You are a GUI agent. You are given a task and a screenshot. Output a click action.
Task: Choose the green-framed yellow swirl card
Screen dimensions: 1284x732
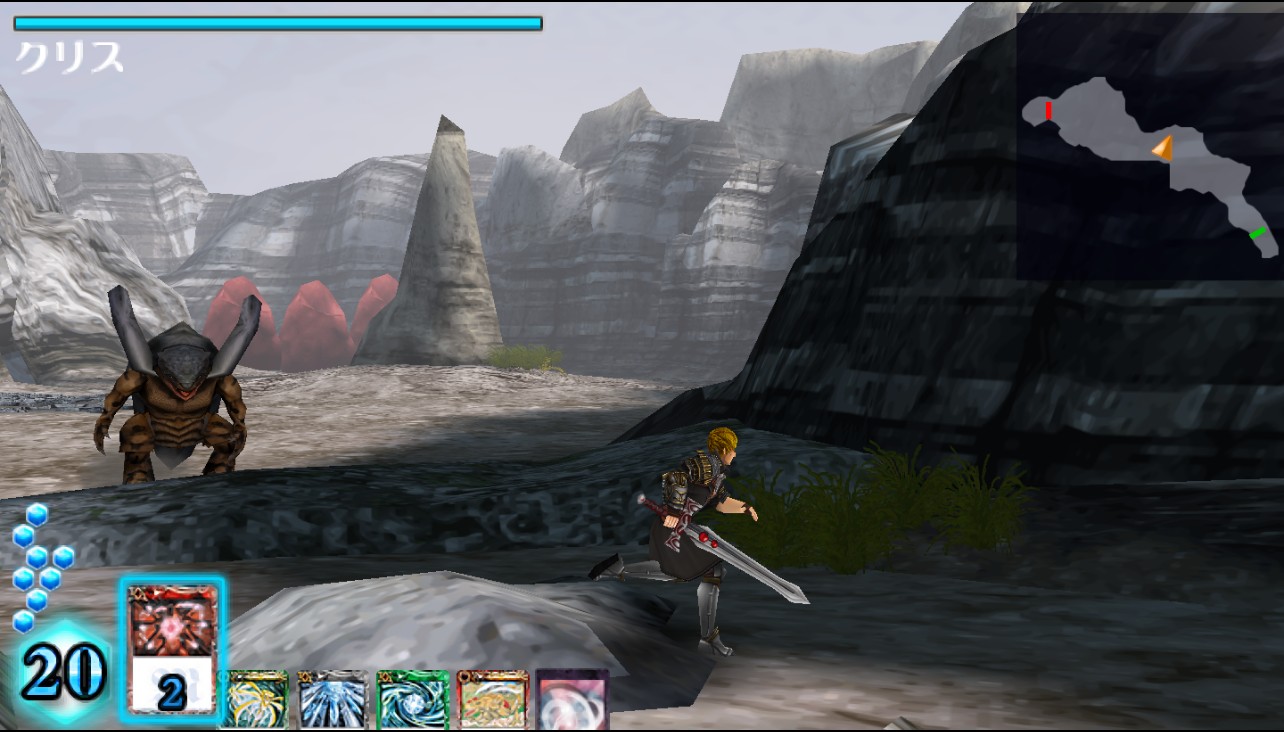click(x=254, y=700)
